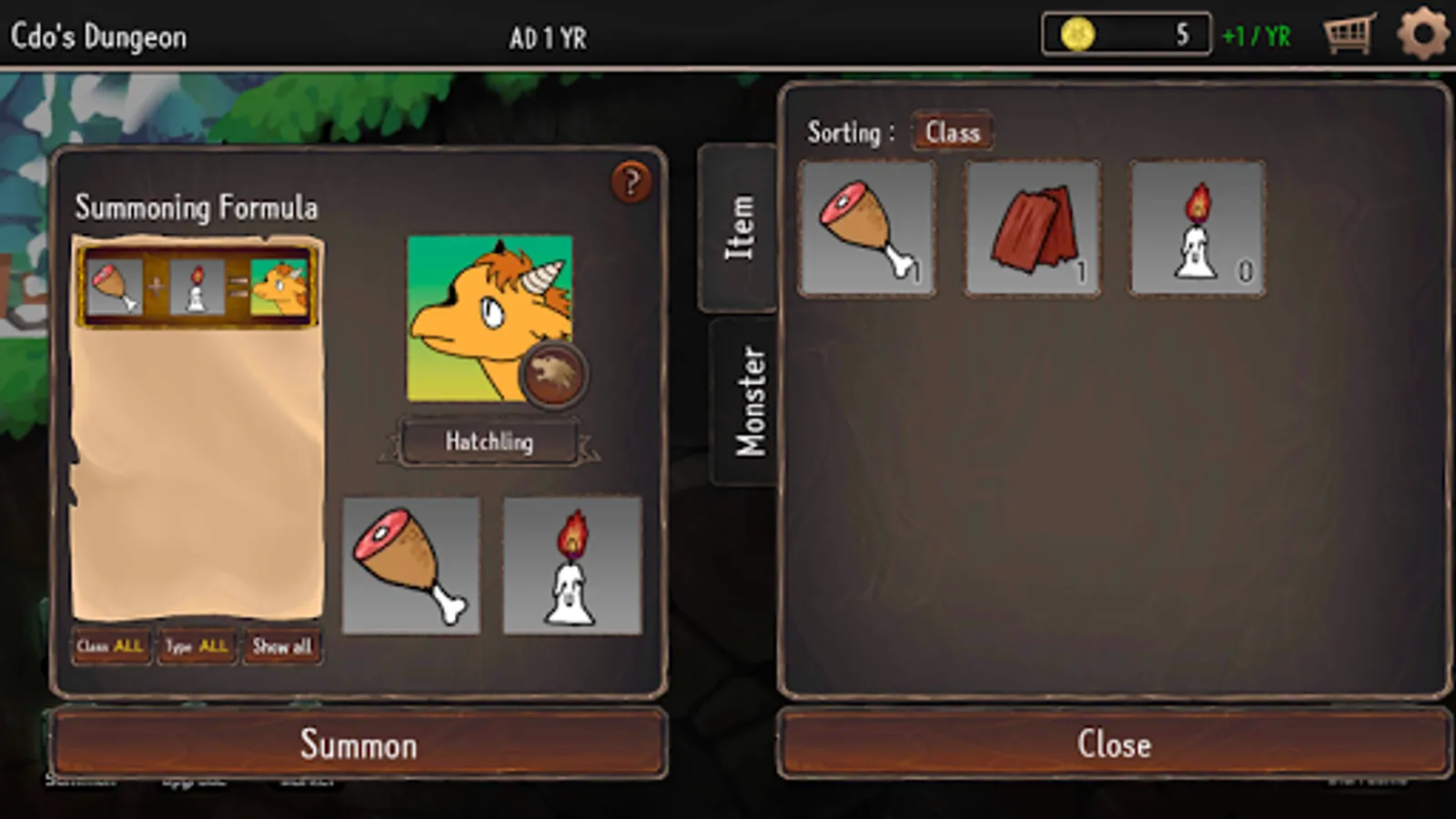The image size is (1456, 819).
Task: Switch to the Item tab
Action: tap(738, 227)
